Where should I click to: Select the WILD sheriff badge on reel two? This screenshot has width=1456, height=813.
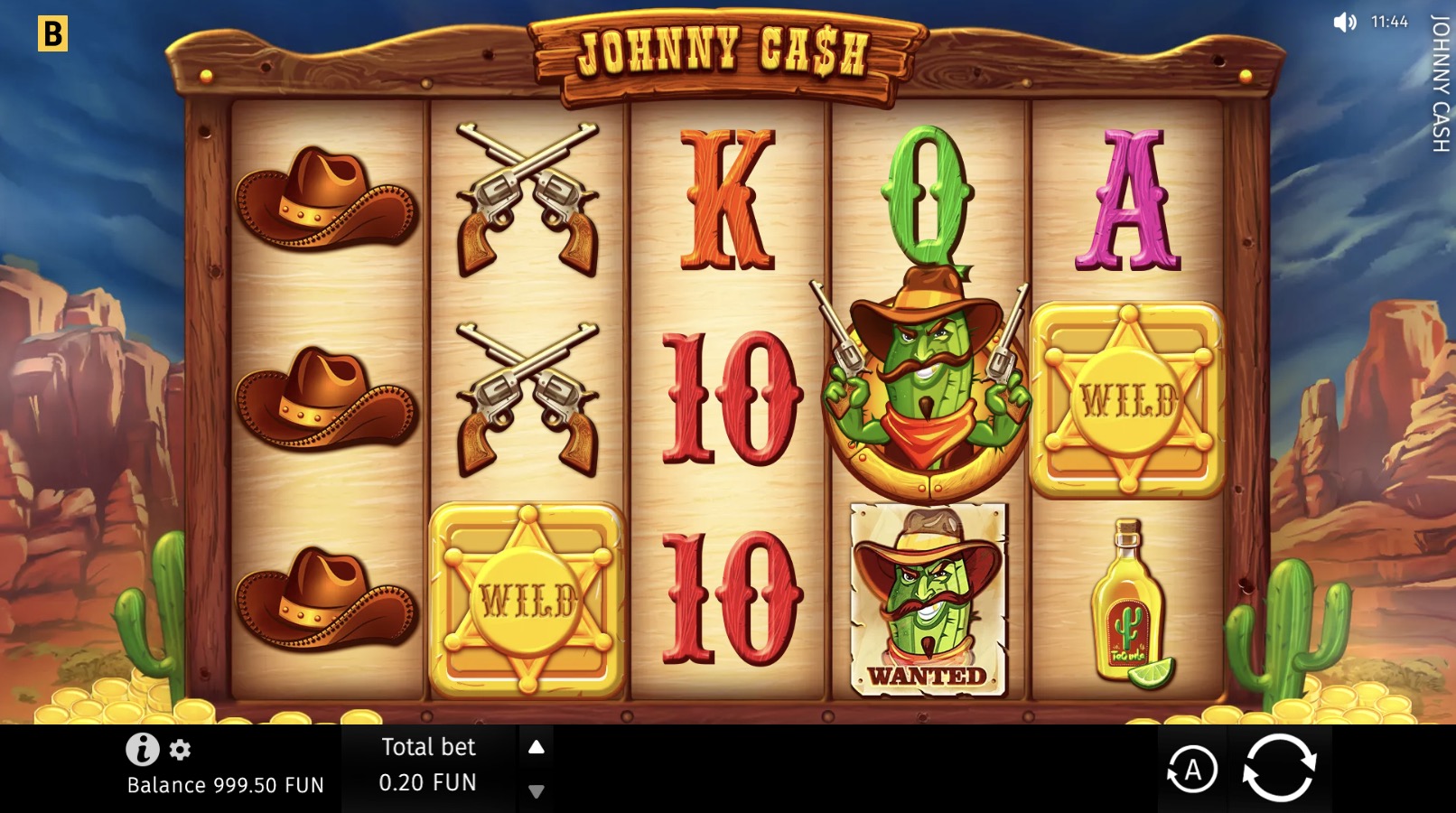pyautogui.click(x=527, y=596)
